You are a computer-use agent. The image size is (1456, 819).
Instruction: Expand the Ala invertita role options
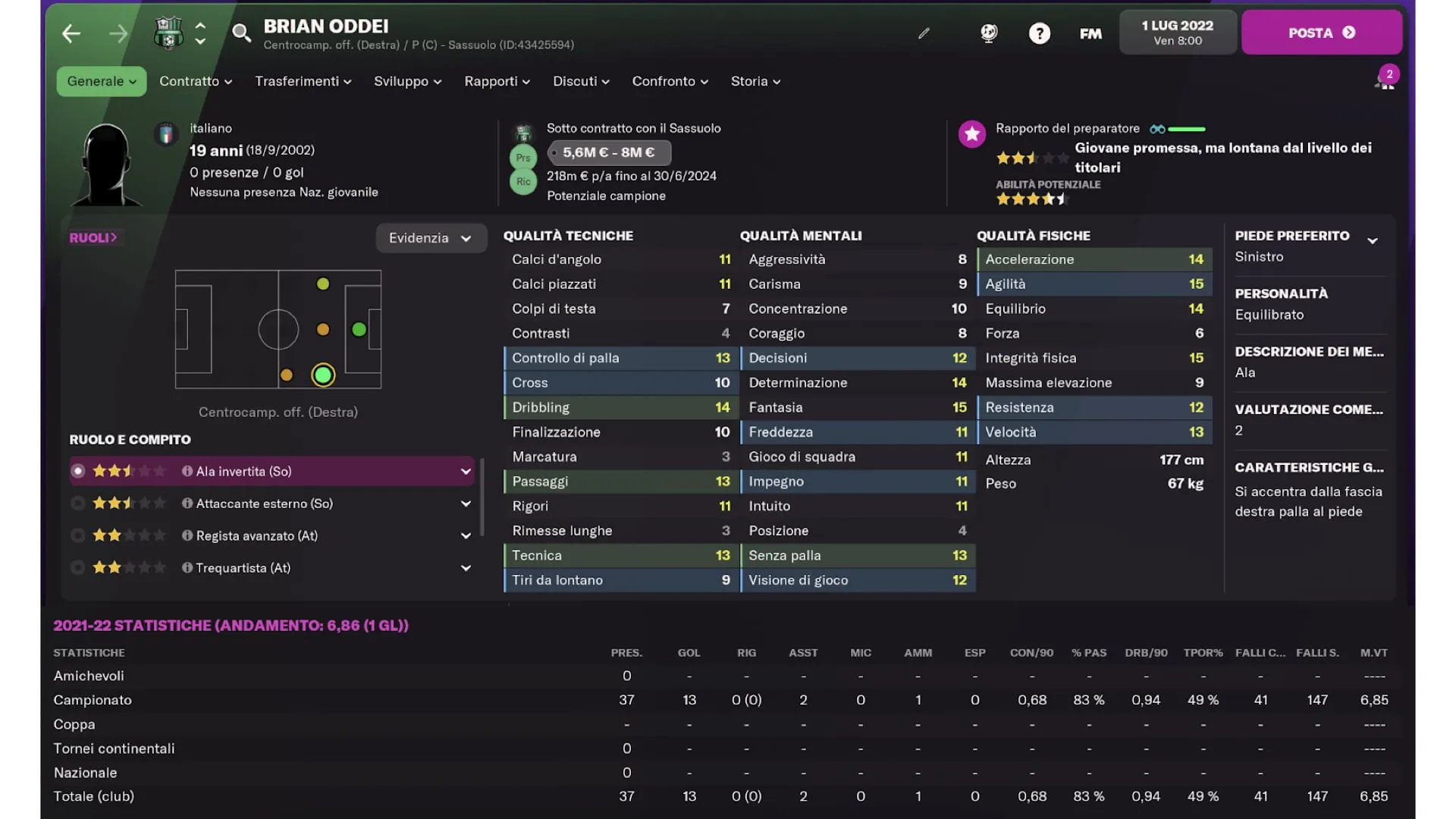click(x=465, y=471)
